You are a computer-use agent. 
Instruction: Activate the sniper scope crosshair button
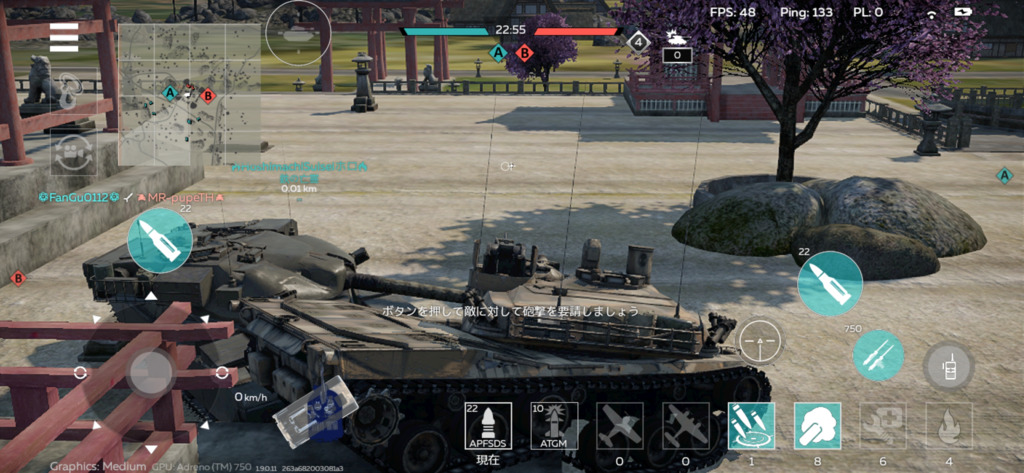[760, 342]
